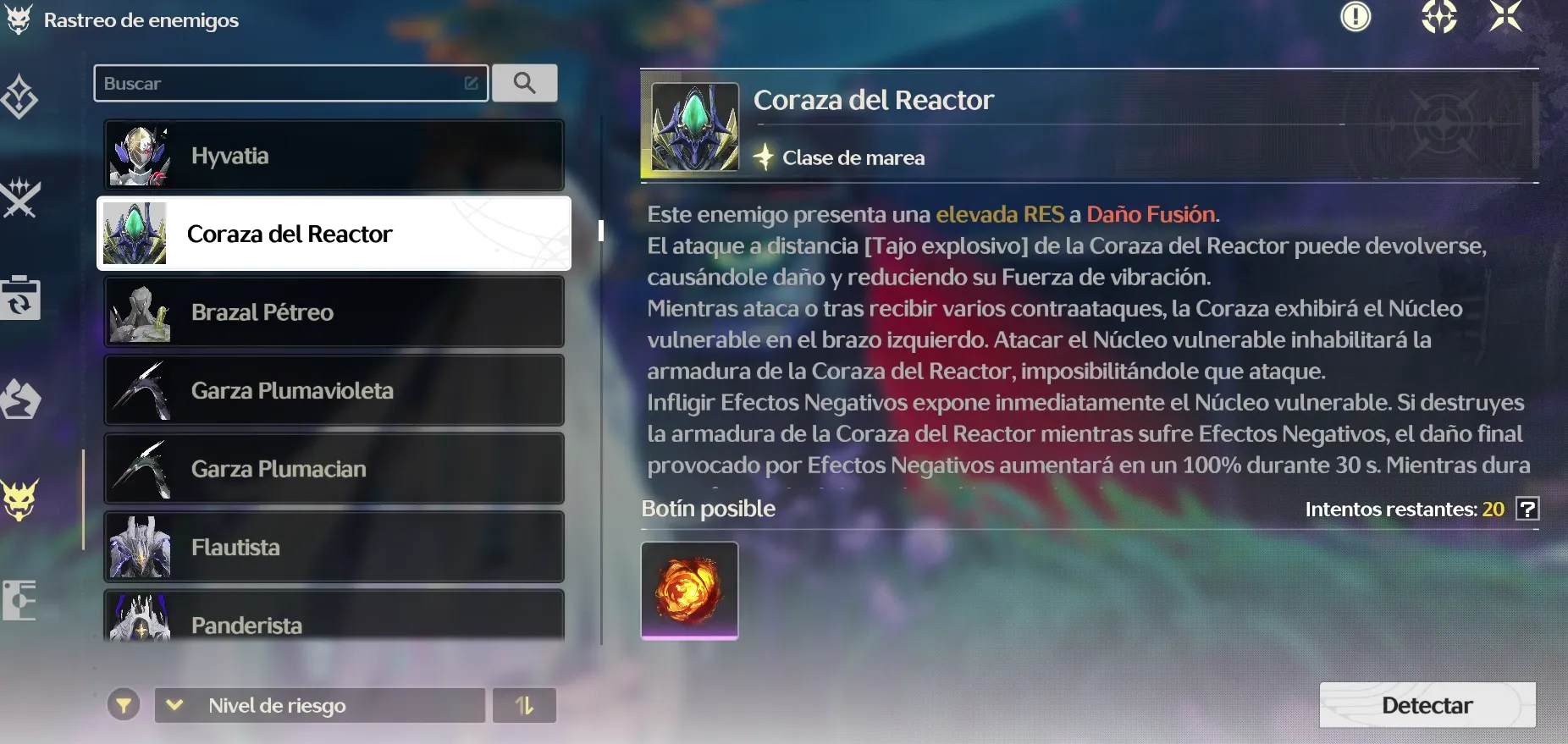
Task: Open the Nivel de riesgo dropdown
Action: click(x=317, y=705)
